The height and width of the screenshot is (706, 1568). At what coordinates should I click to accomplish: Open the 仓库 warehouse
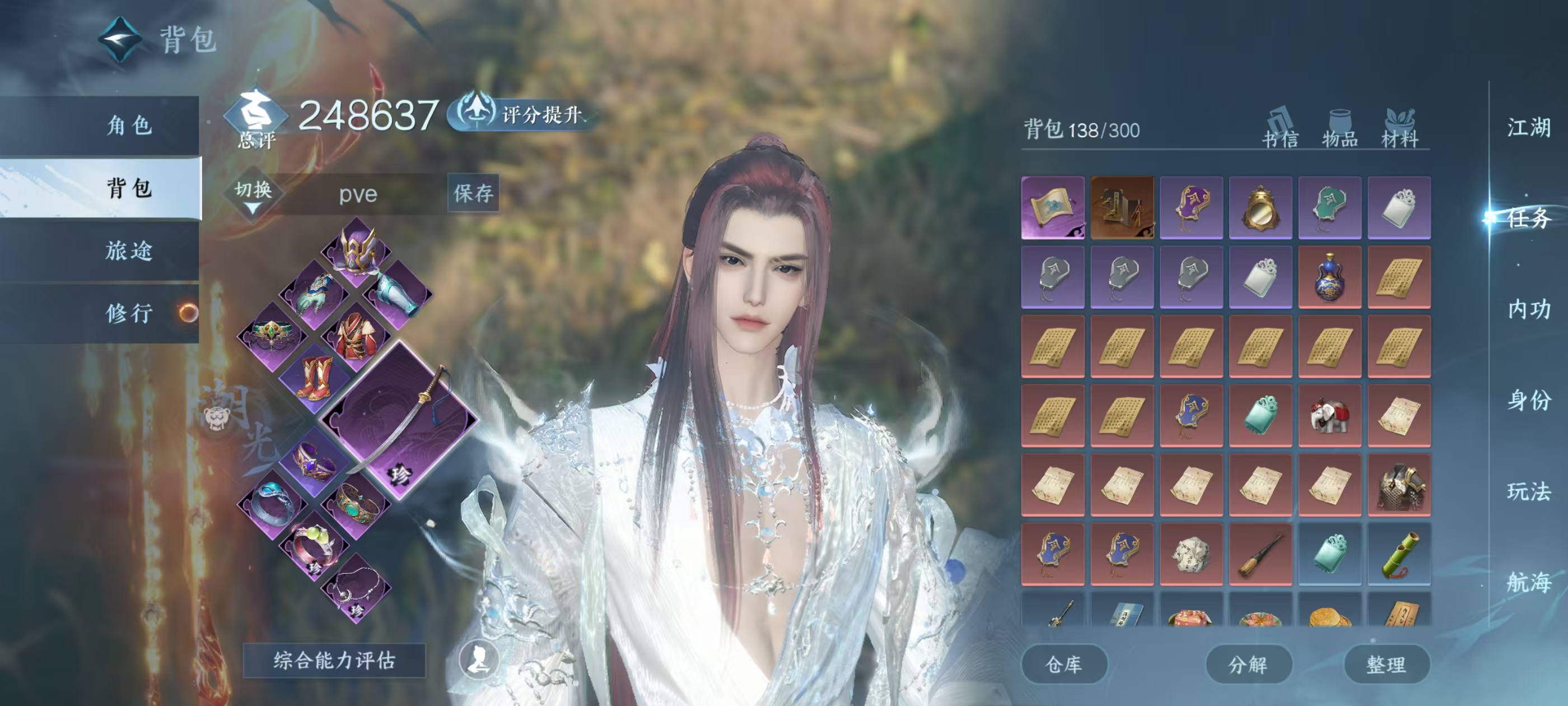point(1063,664)
